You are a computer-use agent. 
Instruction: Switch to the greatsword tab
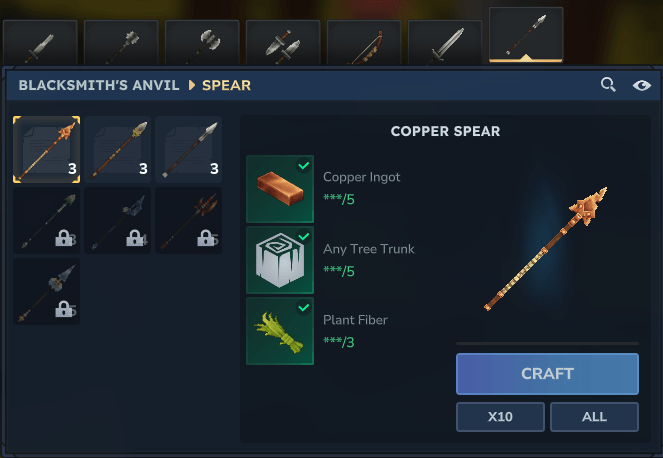[x=444, y=44]
